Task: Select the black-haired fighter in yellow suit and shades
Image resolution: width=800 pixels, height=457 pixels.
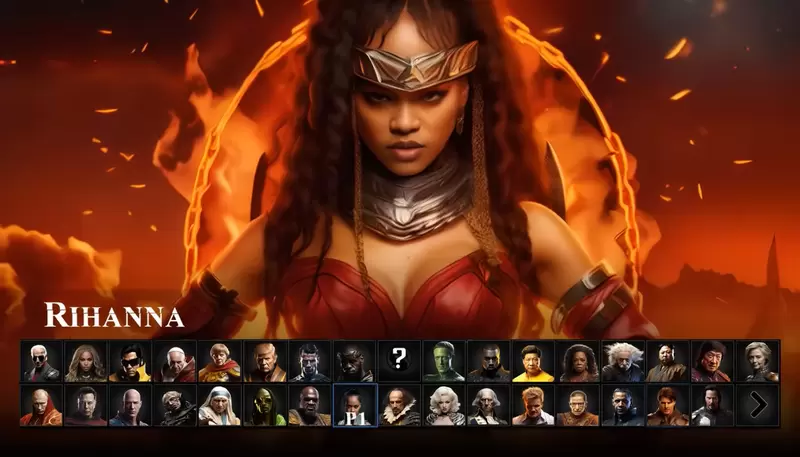Action: tap(130, 361)
